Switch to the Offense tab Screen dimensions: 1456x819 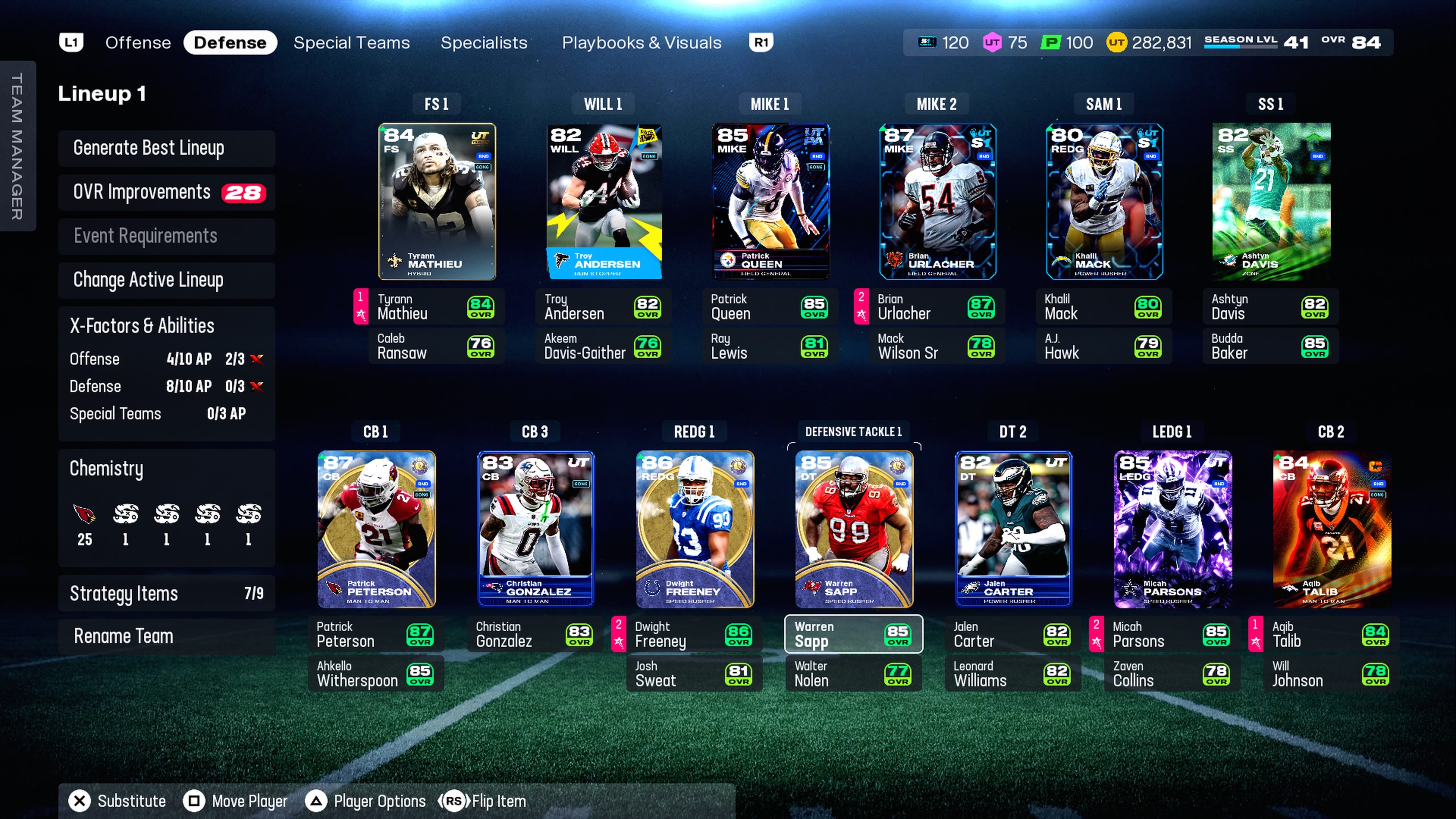pos(138,42)
